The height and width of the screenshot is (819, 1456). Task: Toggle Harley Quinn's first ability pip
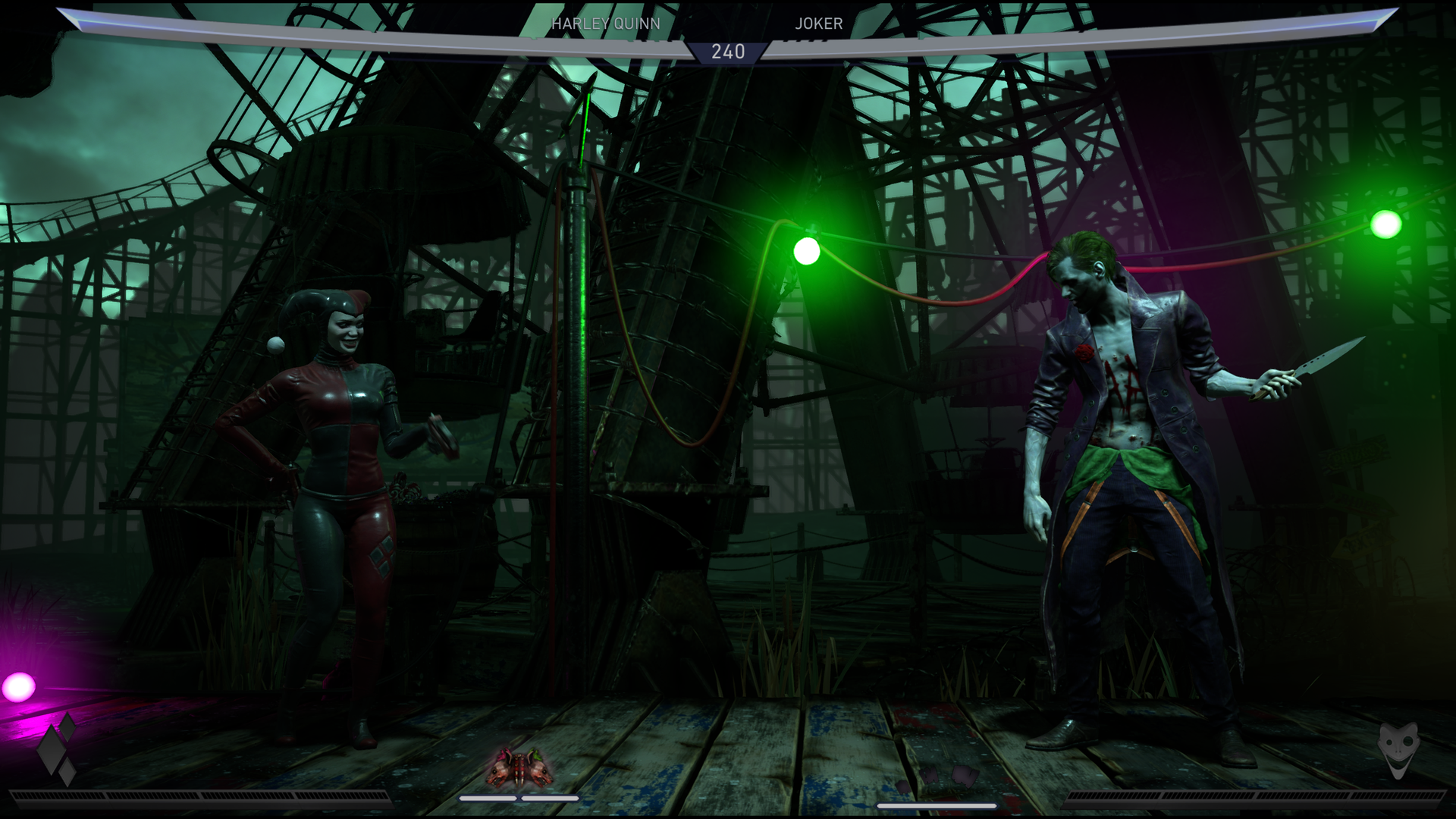tap(488, 799)
